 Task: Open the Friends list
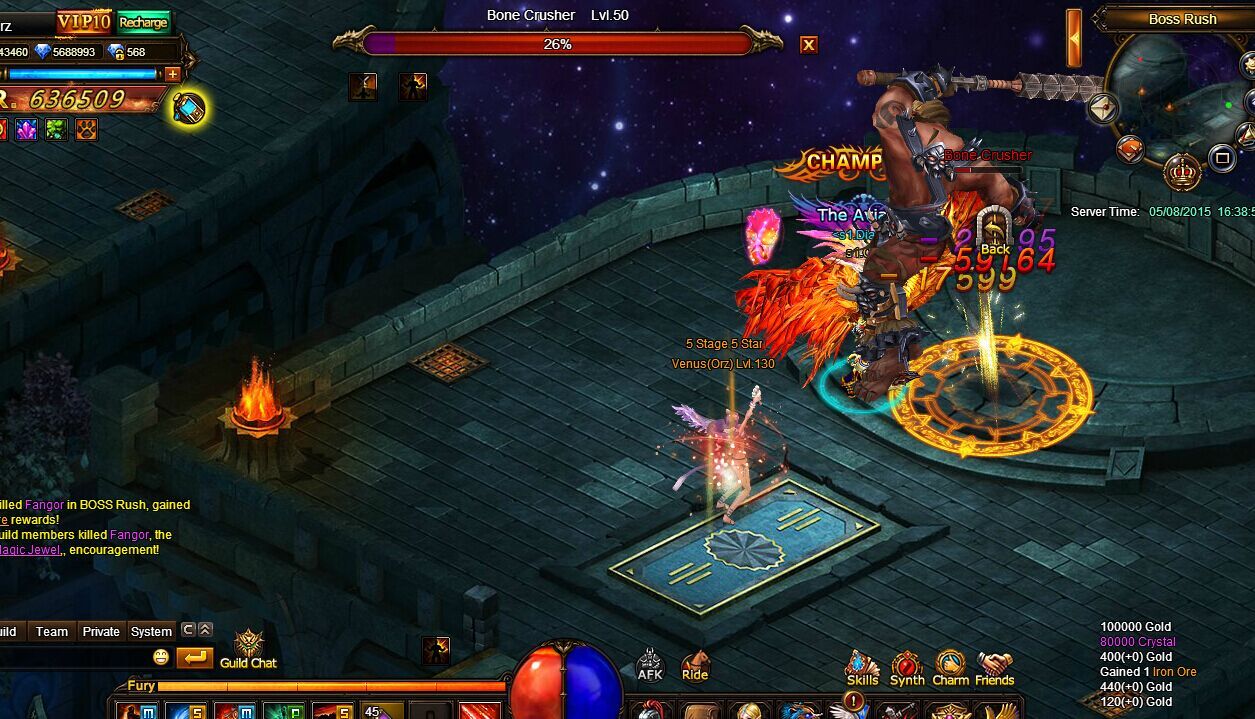(994, 668)
